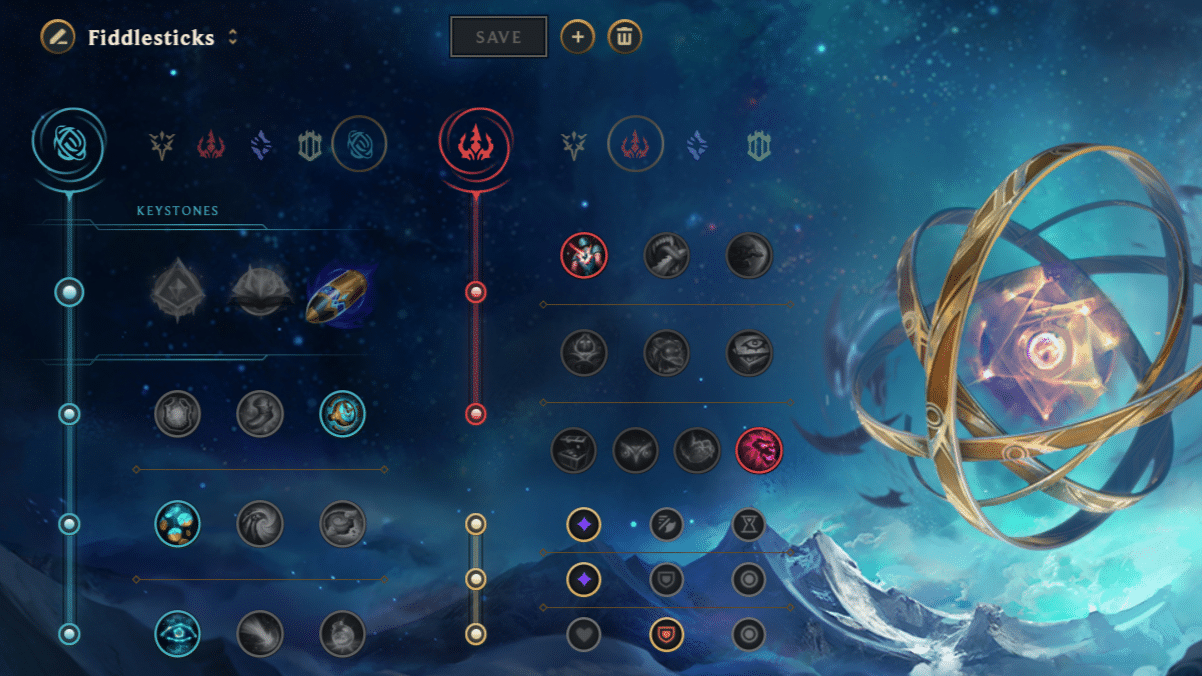Delete the rune page with trash icon

click(624, 37)
